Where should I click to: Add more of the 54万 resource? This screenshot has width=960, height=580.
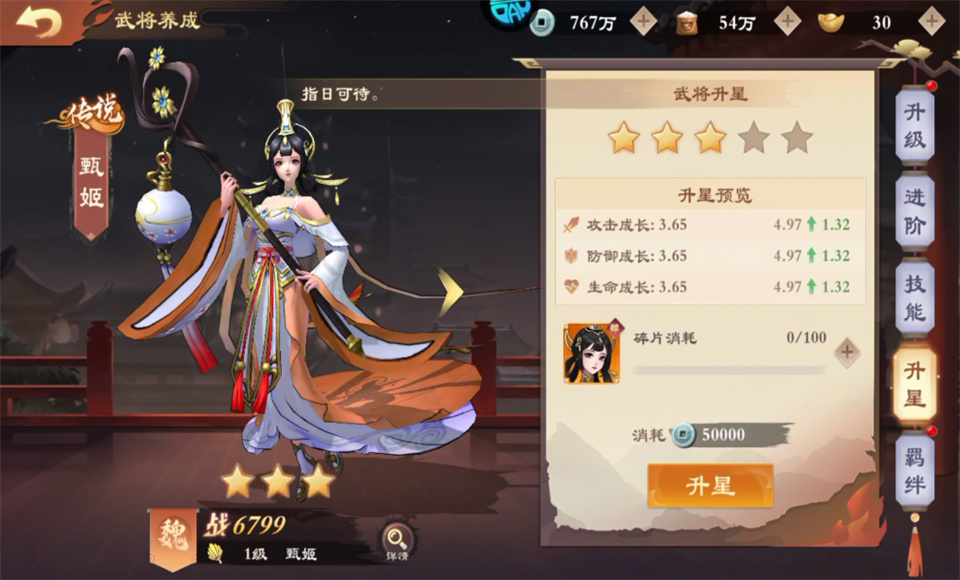click(x=788, y=21)
